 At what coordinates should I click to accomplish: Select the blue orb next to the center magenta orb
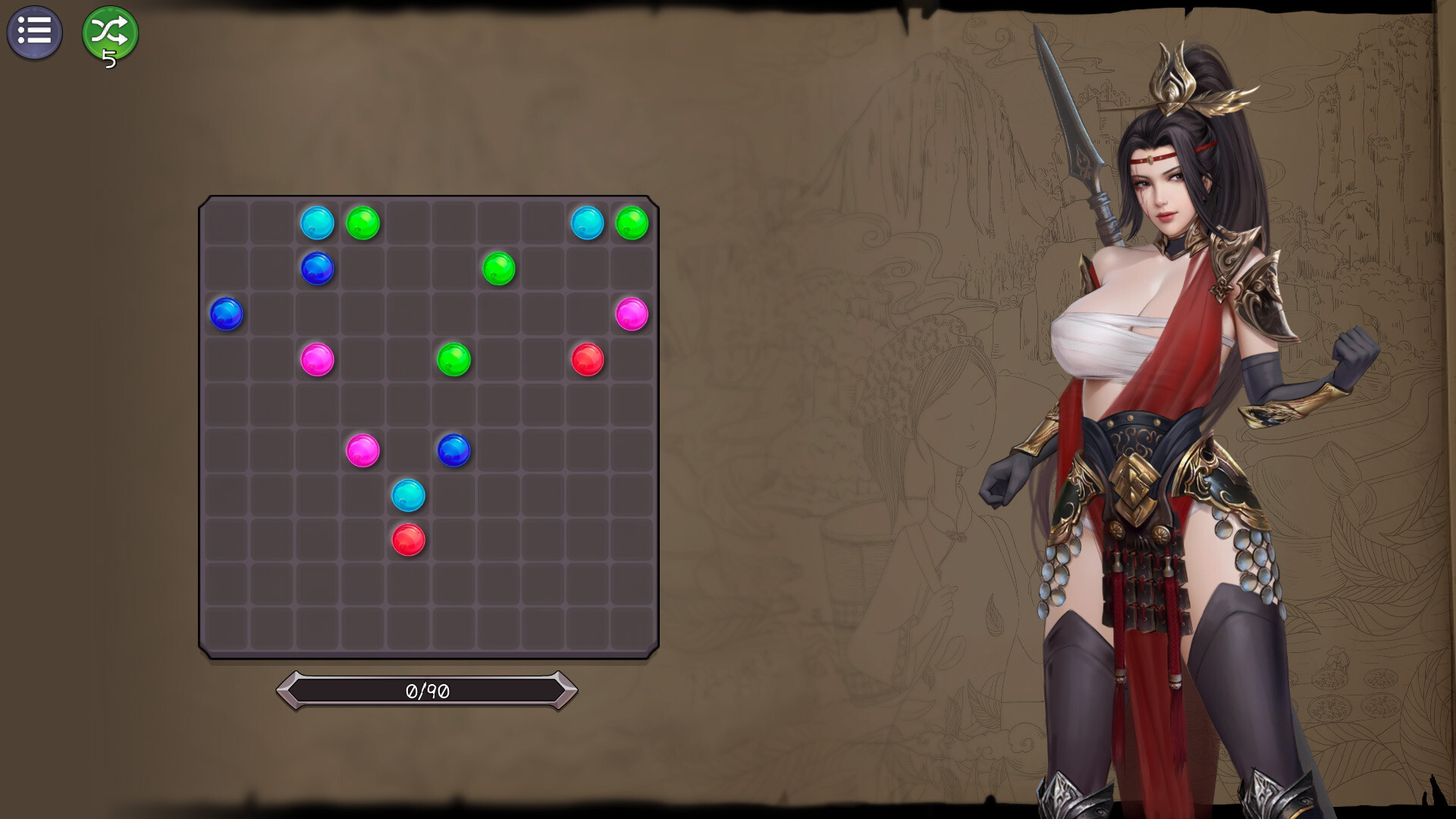click(x=453, y=448)
